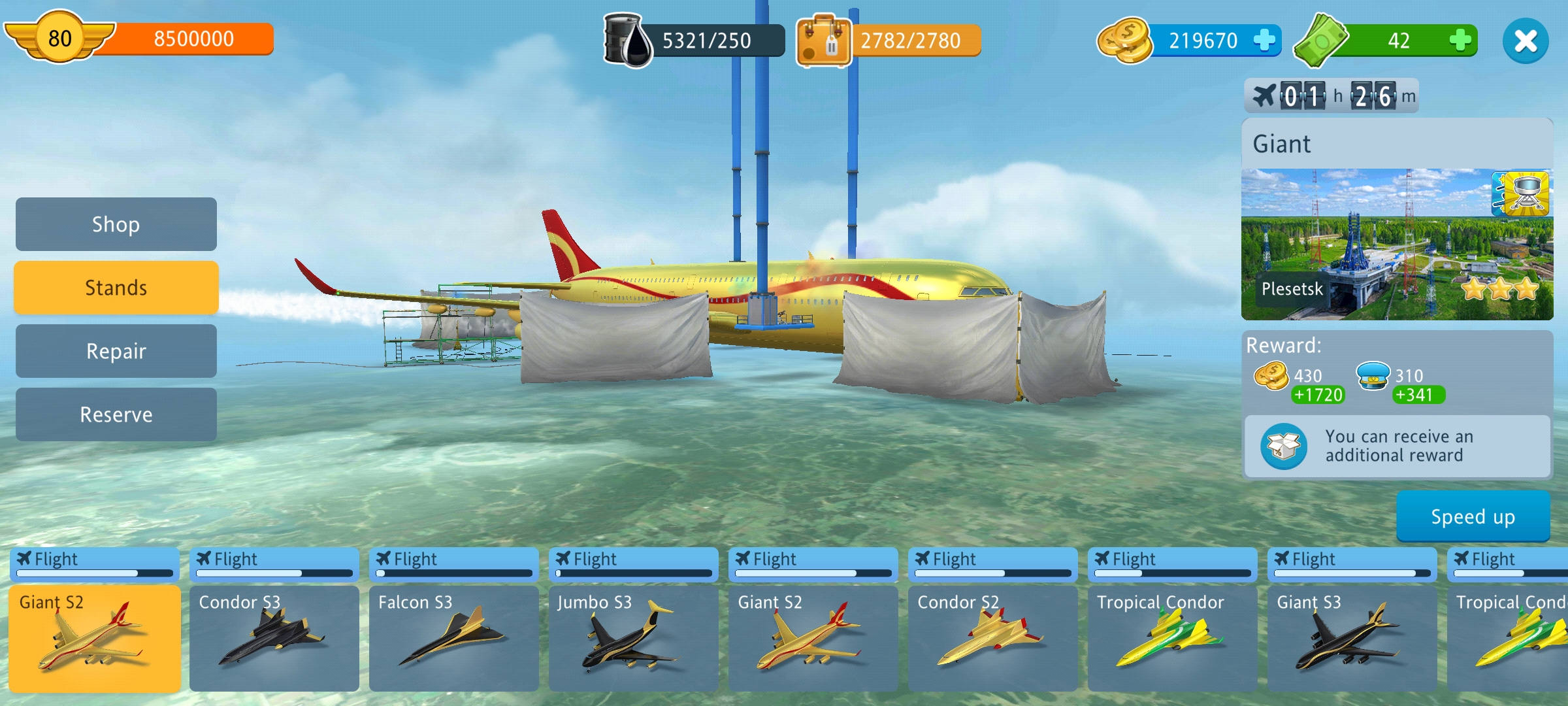Viewport: 1568px width, 706px height.
Task: Click the oil barrel fuel icon
Action: (x=627, y=41)
